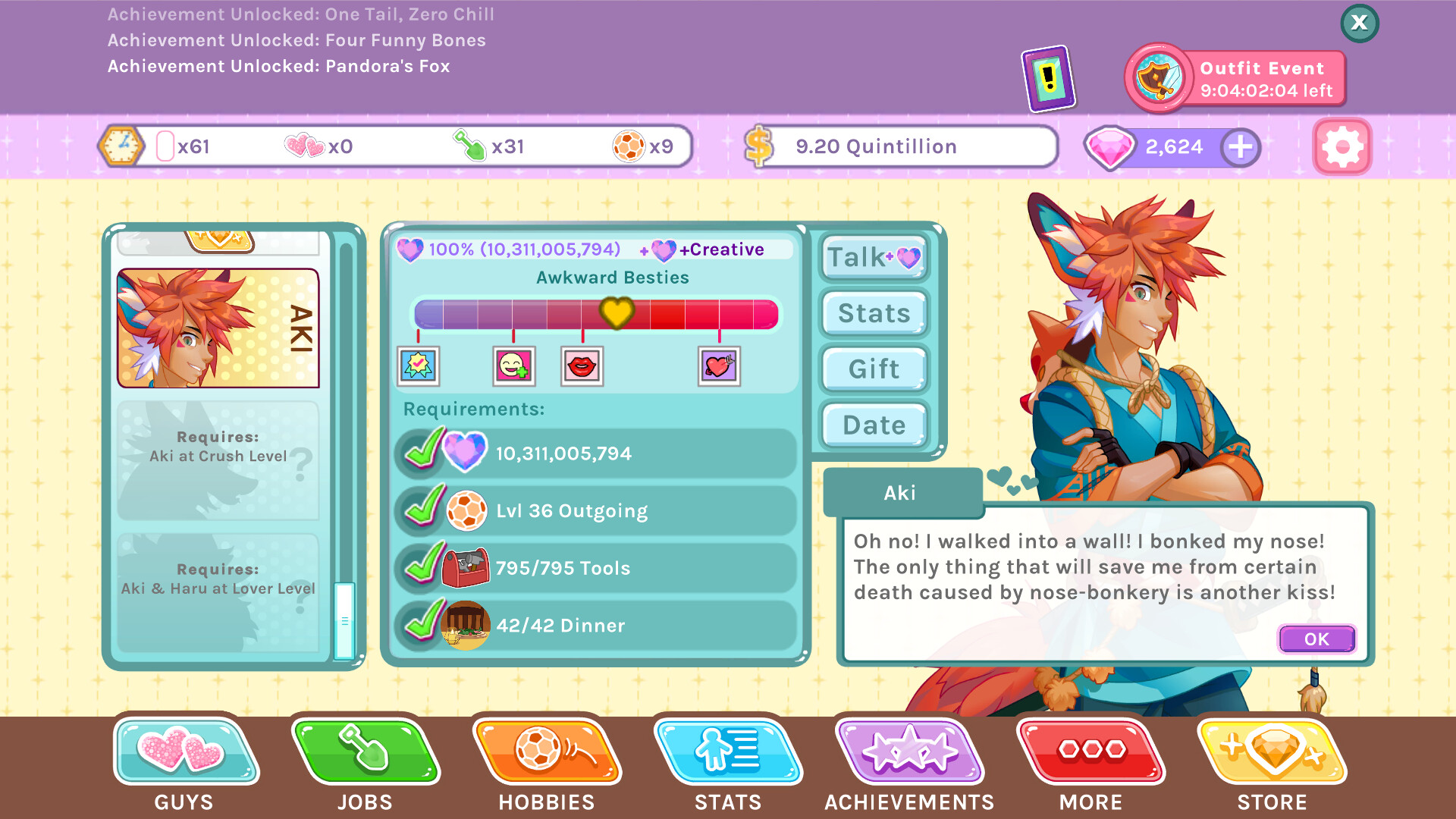Click the heart-with-arrow lover milestone icon
Image resolution: width=1456 pixels, height=819 pixels.
pos(717,366)
